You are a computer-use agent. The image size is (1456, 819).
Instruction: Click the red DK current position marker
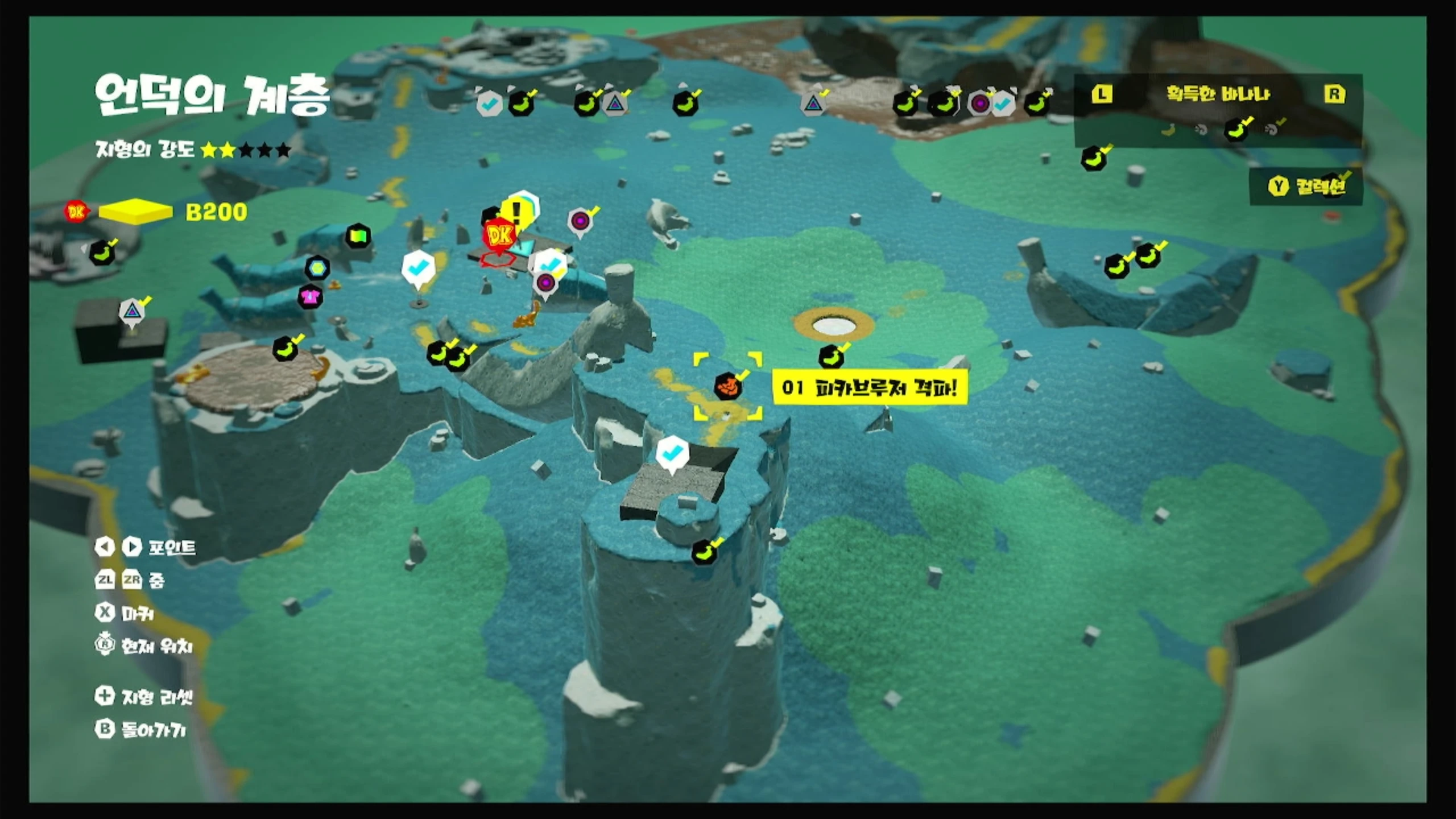500,235
